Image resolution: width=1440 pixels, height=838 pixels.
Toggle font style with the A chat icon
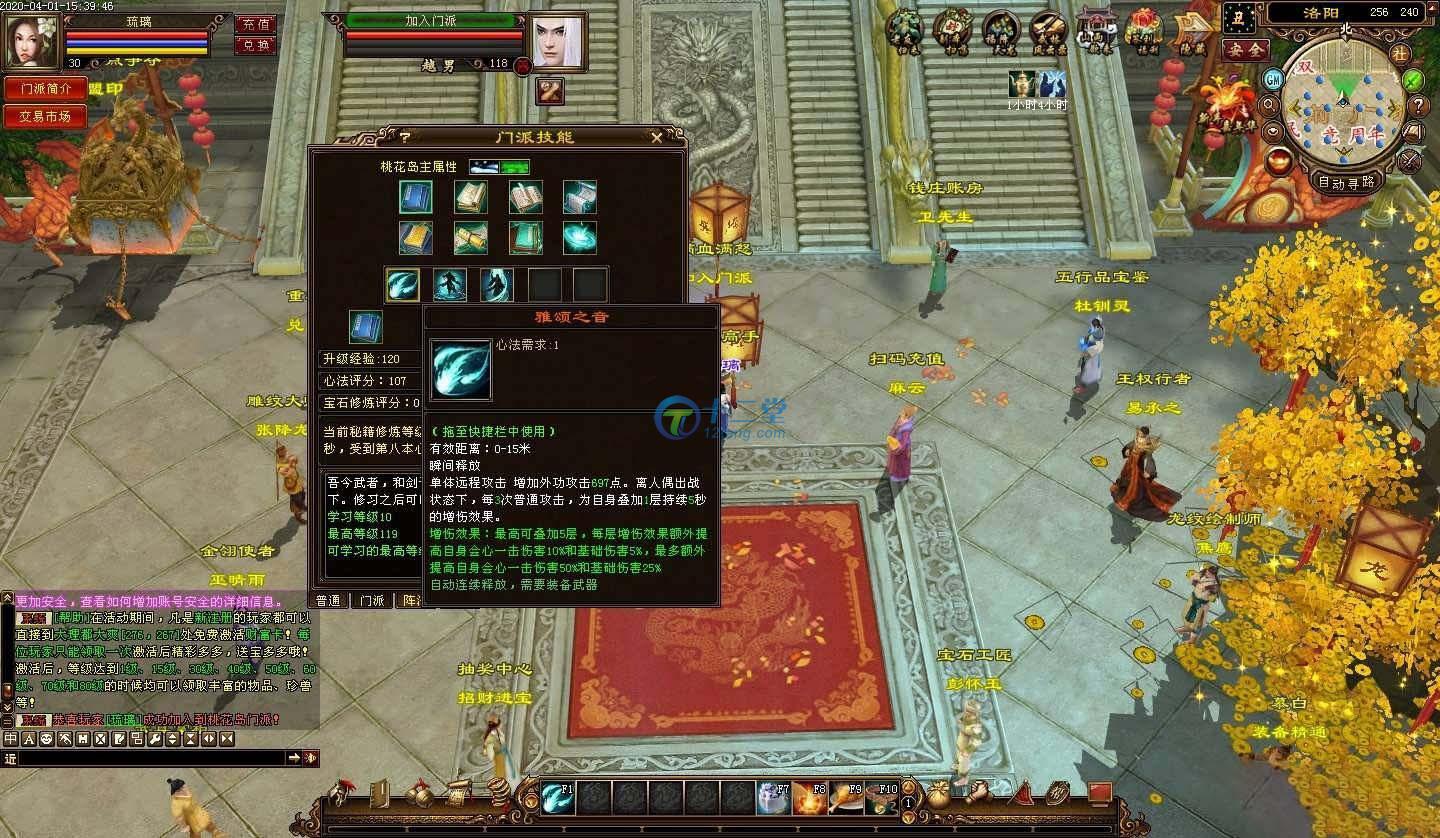28,740
